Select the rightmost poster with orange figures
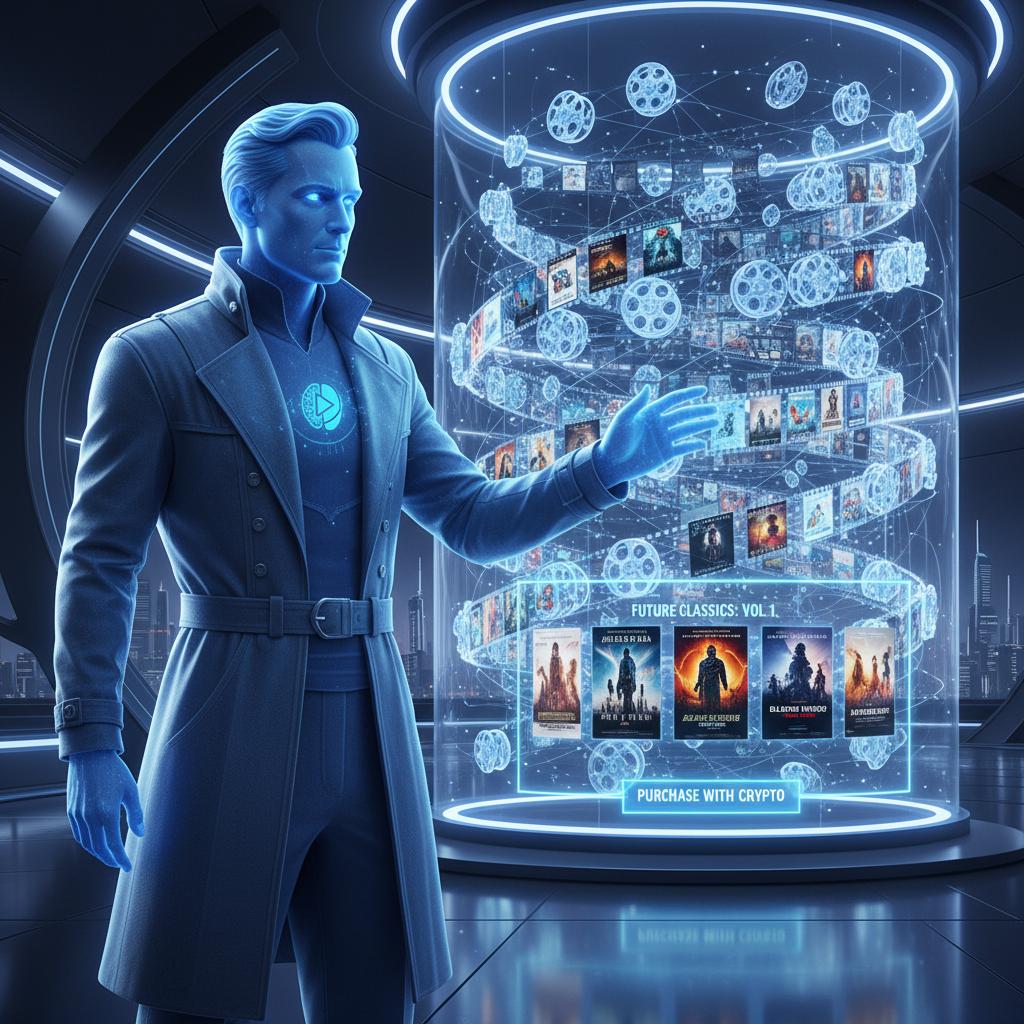1024x1024 pixels. pos(869,680)
